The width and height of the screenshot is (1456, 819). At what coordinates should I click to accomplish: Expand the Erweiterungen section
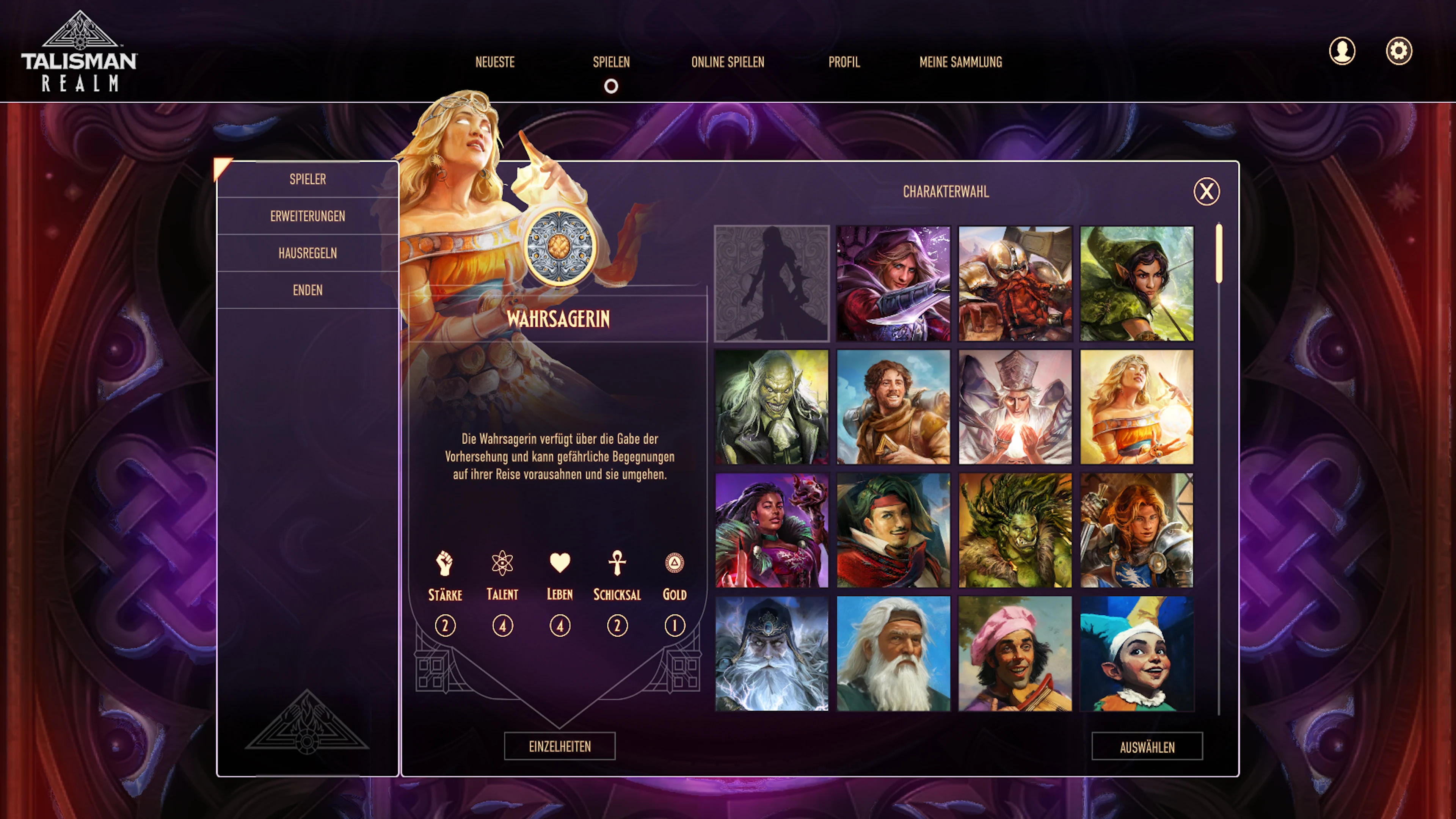(x=309, y=216)
